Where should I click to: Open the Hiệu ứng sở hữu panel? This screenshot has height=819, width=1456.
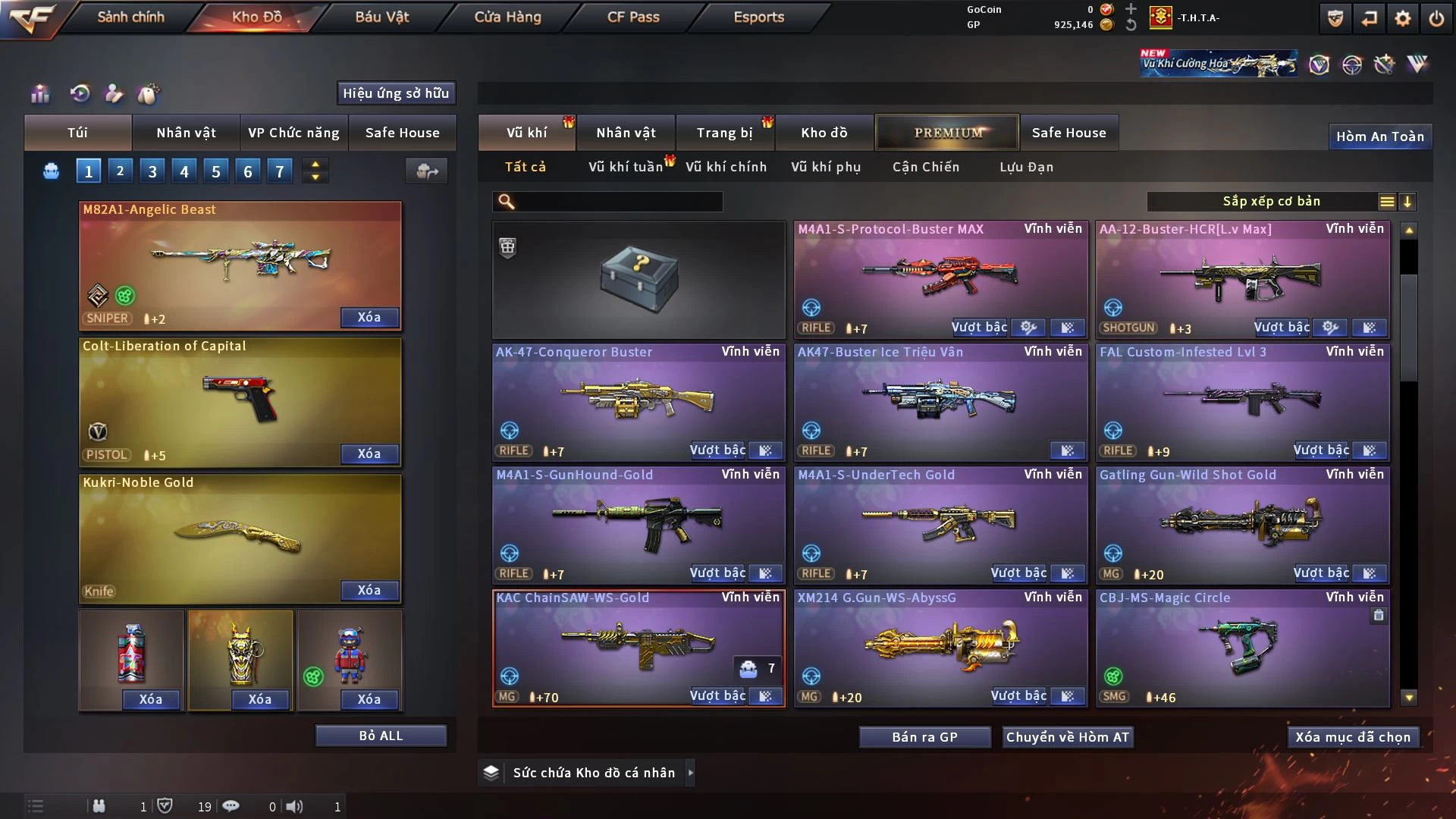[396, 93]
